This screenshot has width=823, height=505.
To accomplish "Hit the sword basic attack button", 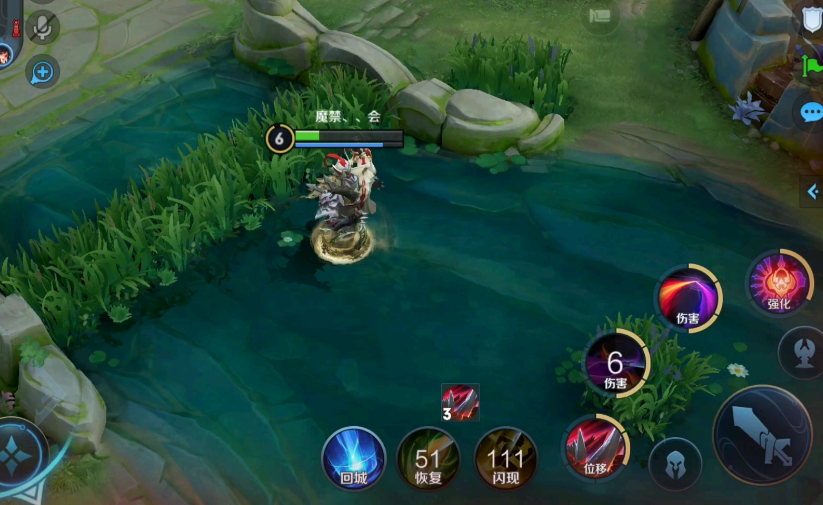I will pyautogui.click(x=763, y=436).
